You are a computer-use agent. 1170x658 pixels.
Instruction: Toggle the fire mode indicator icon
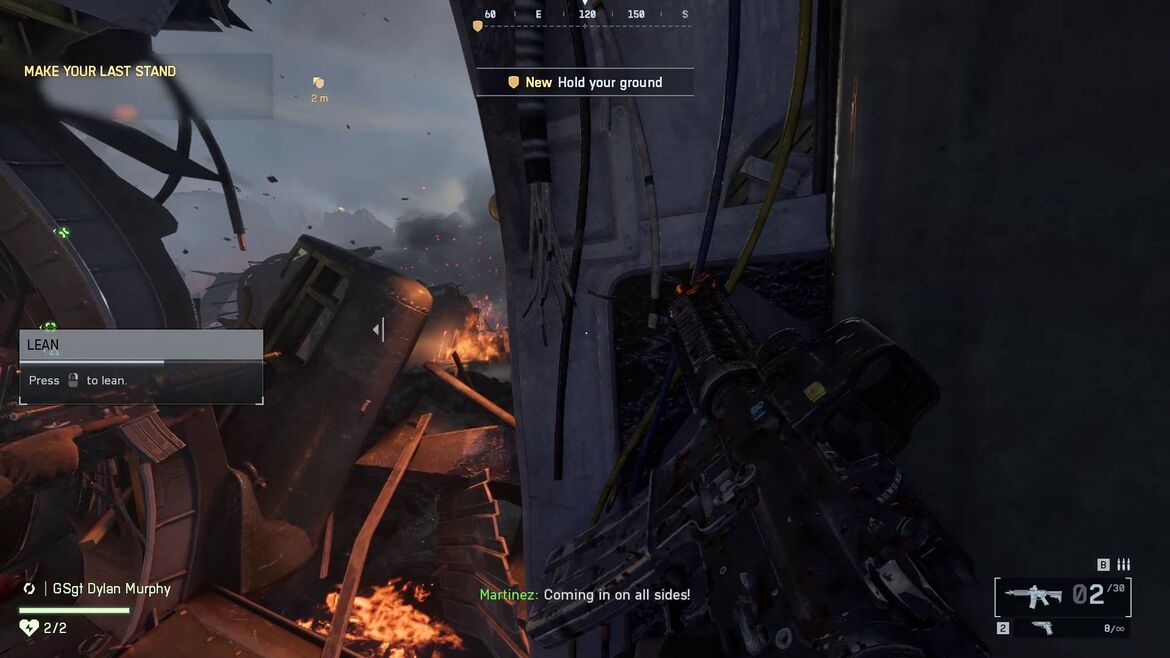tap(1123, 565)
